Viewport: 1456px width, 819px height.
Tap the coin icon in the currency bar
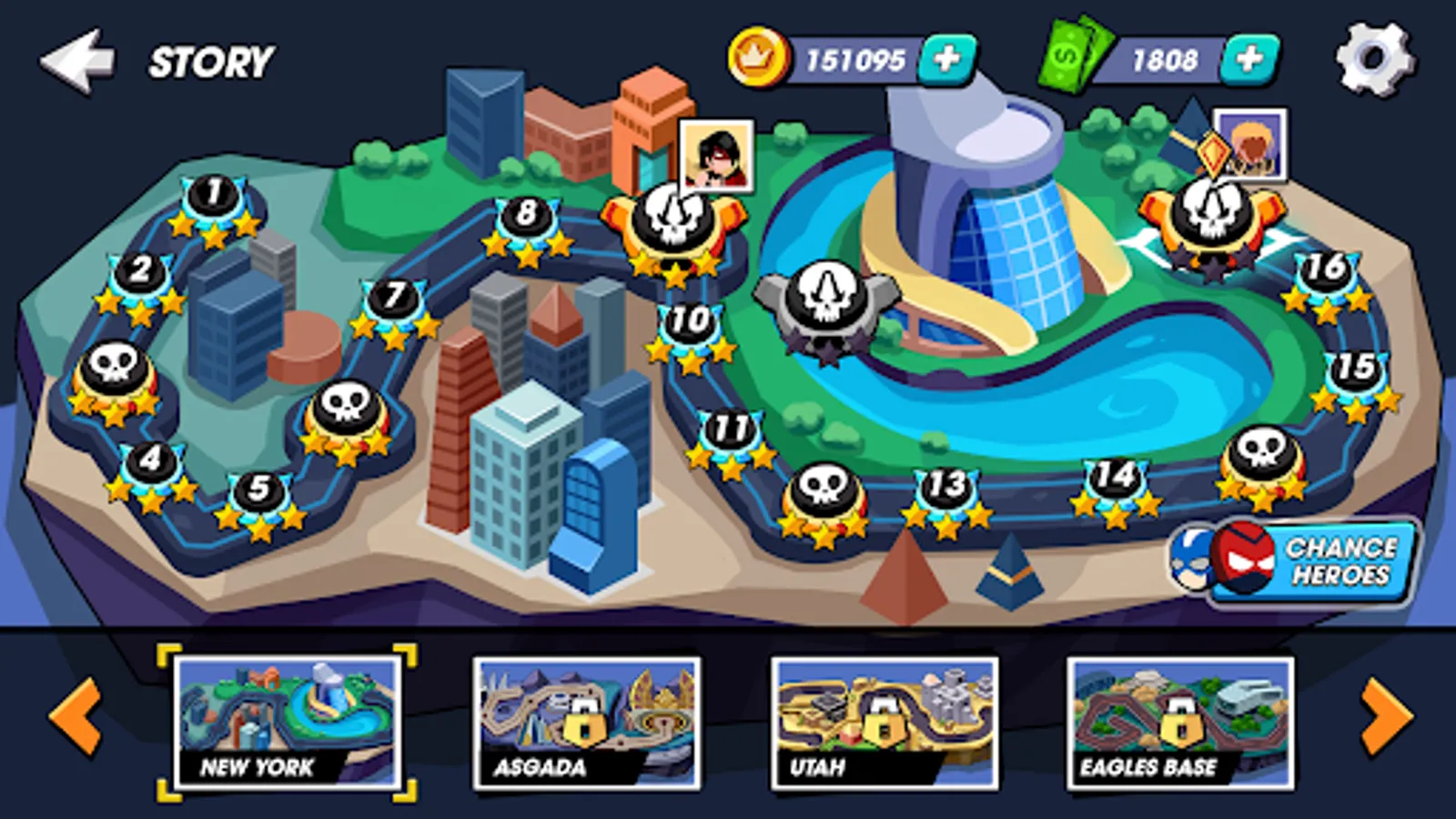pos(758,56)
